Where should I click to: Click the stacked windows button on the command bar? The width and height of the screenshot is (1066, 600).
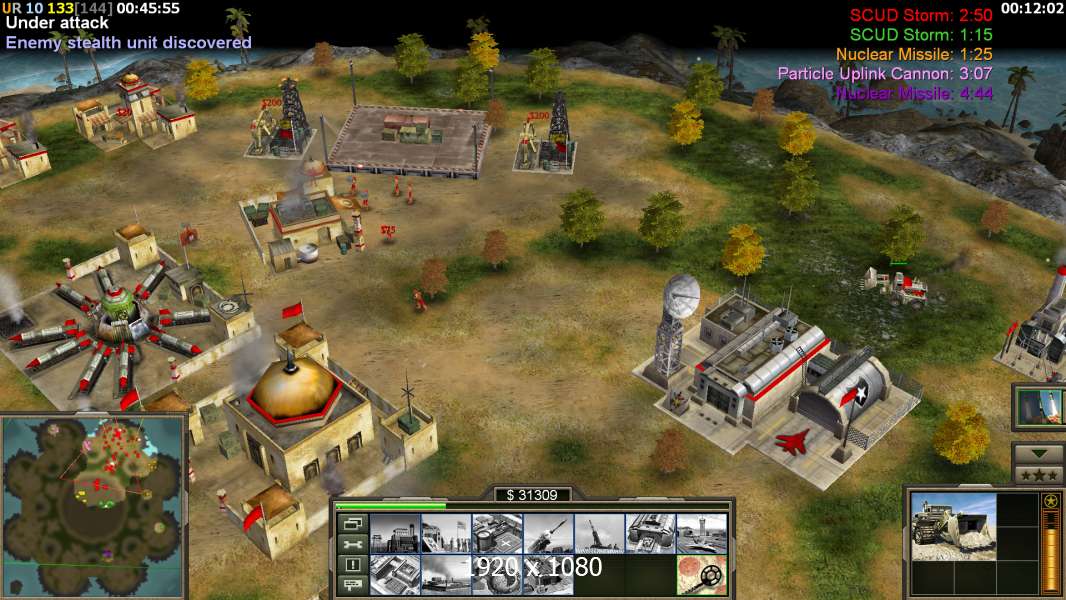352,524
